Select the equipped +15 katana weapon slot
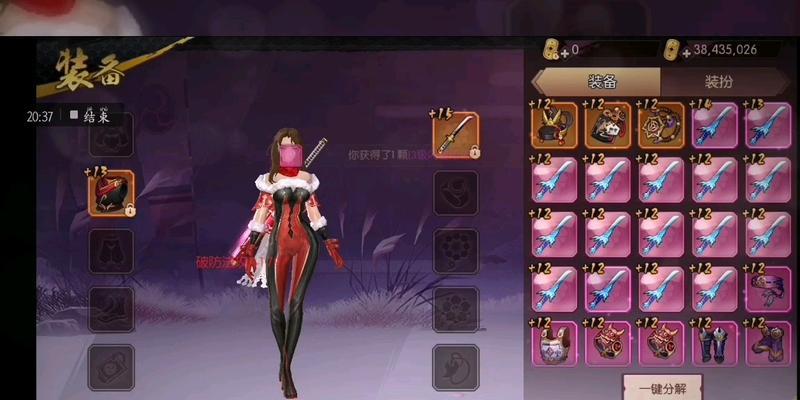This screenshot has width=800, height=400. click(455, 135)
